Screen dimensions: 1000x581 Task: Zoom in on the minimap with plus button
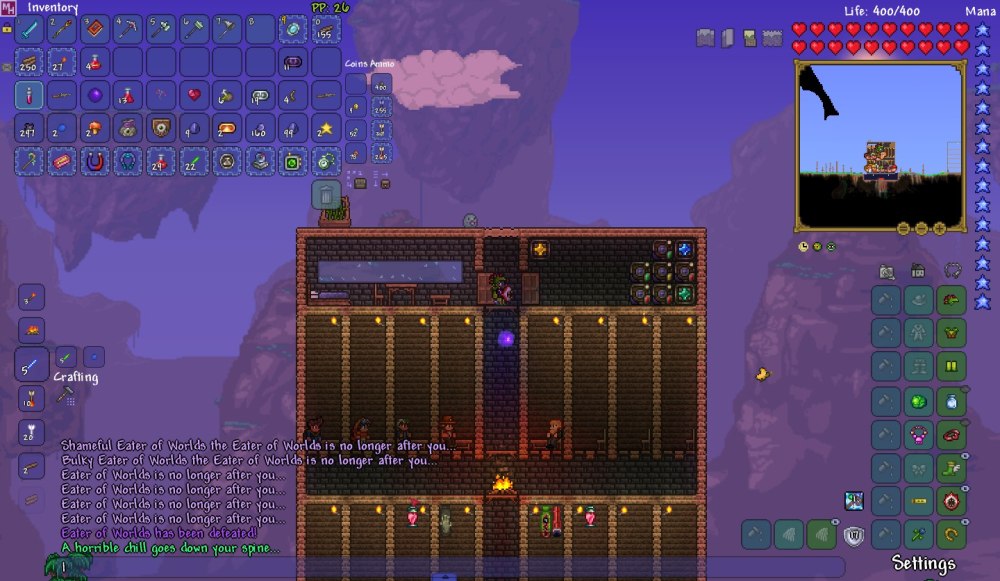(940, 228)
